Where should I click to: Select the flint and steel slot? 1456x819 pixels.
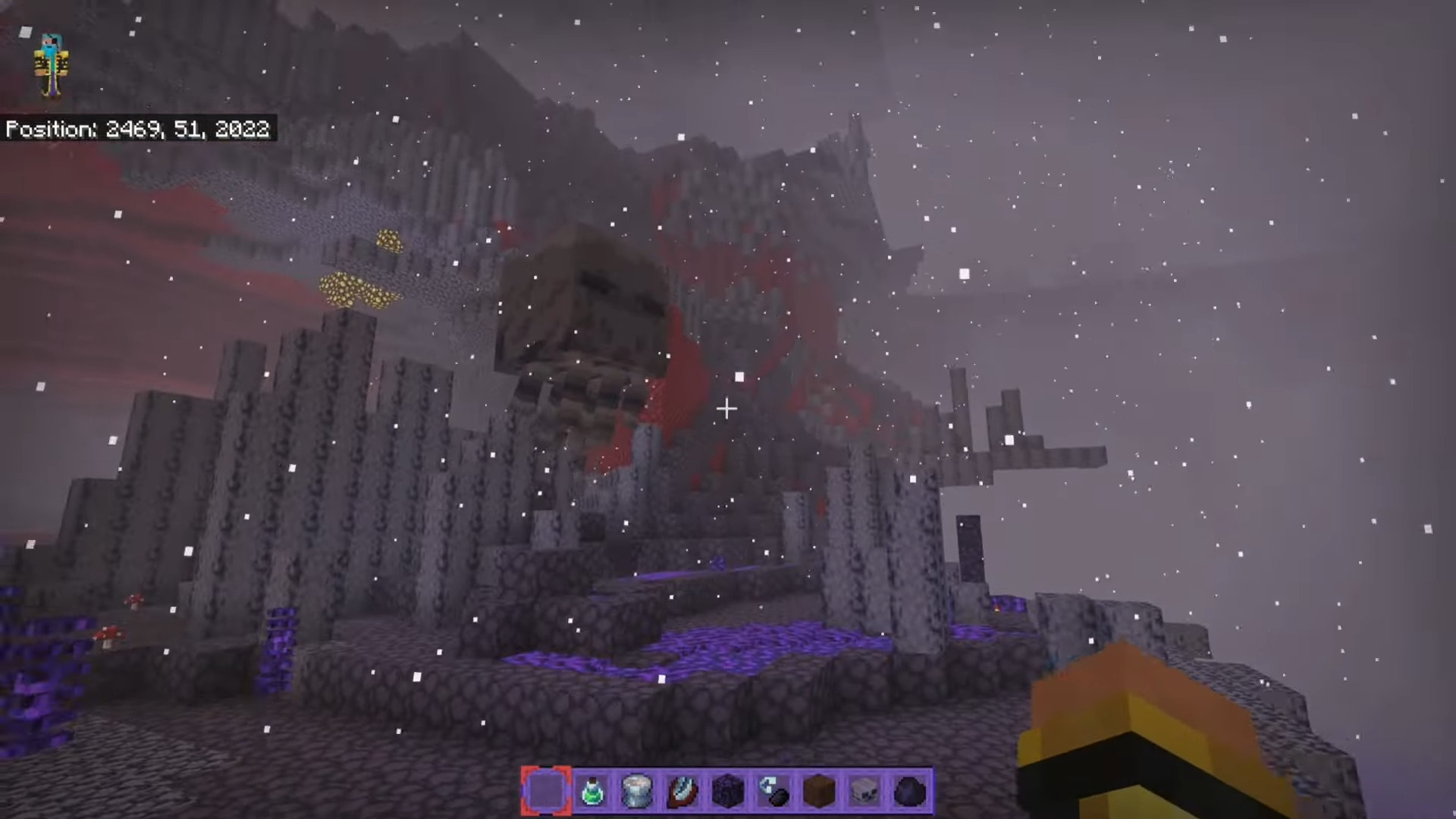773,792
